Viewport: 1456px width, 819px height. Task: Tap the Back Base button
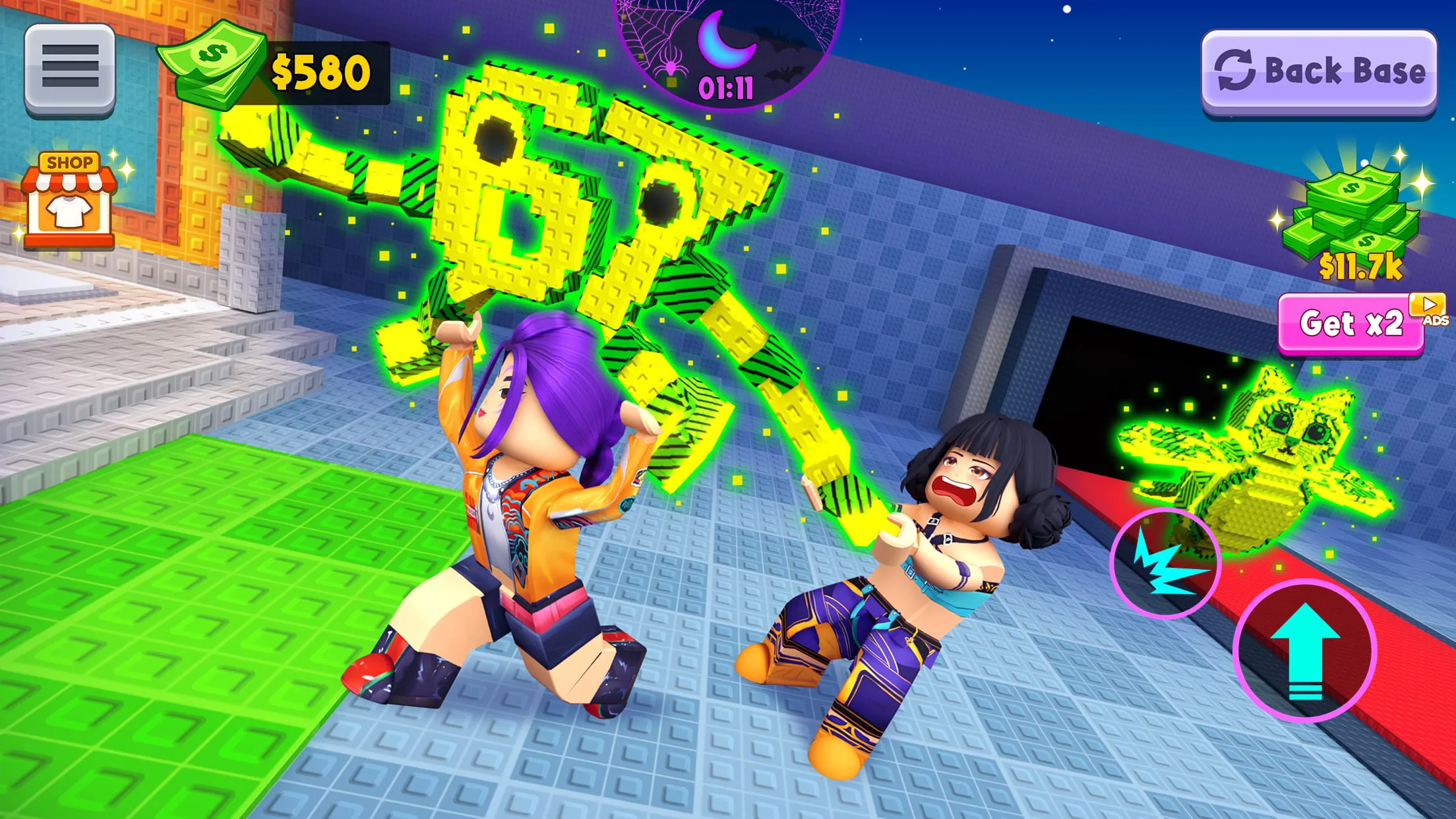[1319, 71]
